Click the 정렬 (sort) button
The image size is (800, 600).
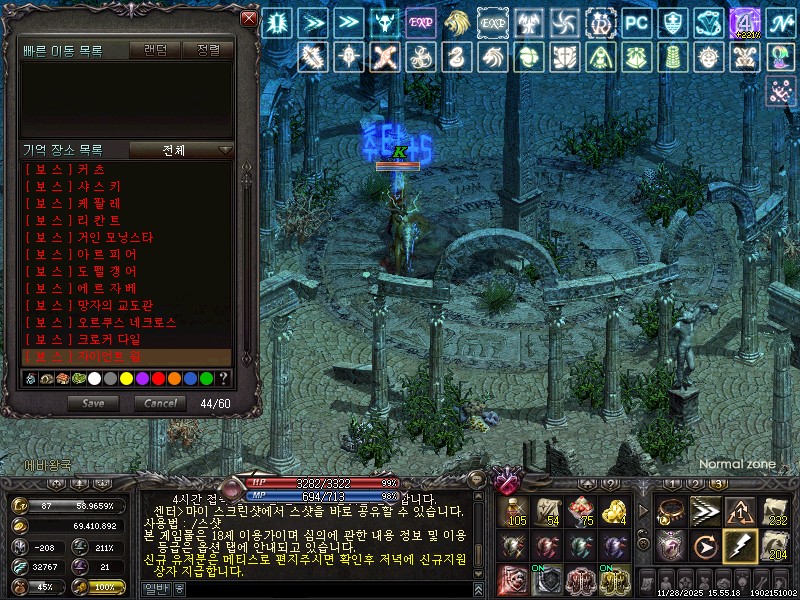coord(209,49)
